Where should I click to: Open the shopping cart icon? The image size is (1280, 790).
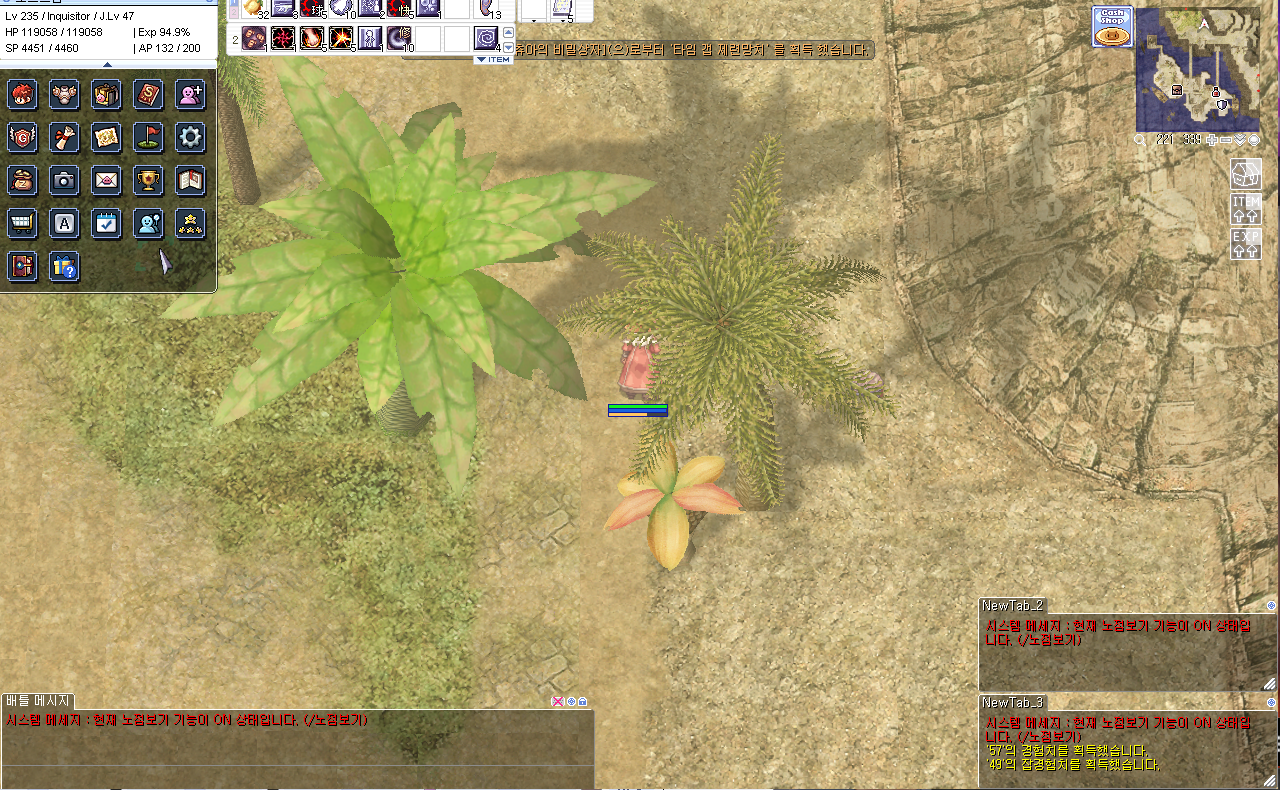[22, 223]
